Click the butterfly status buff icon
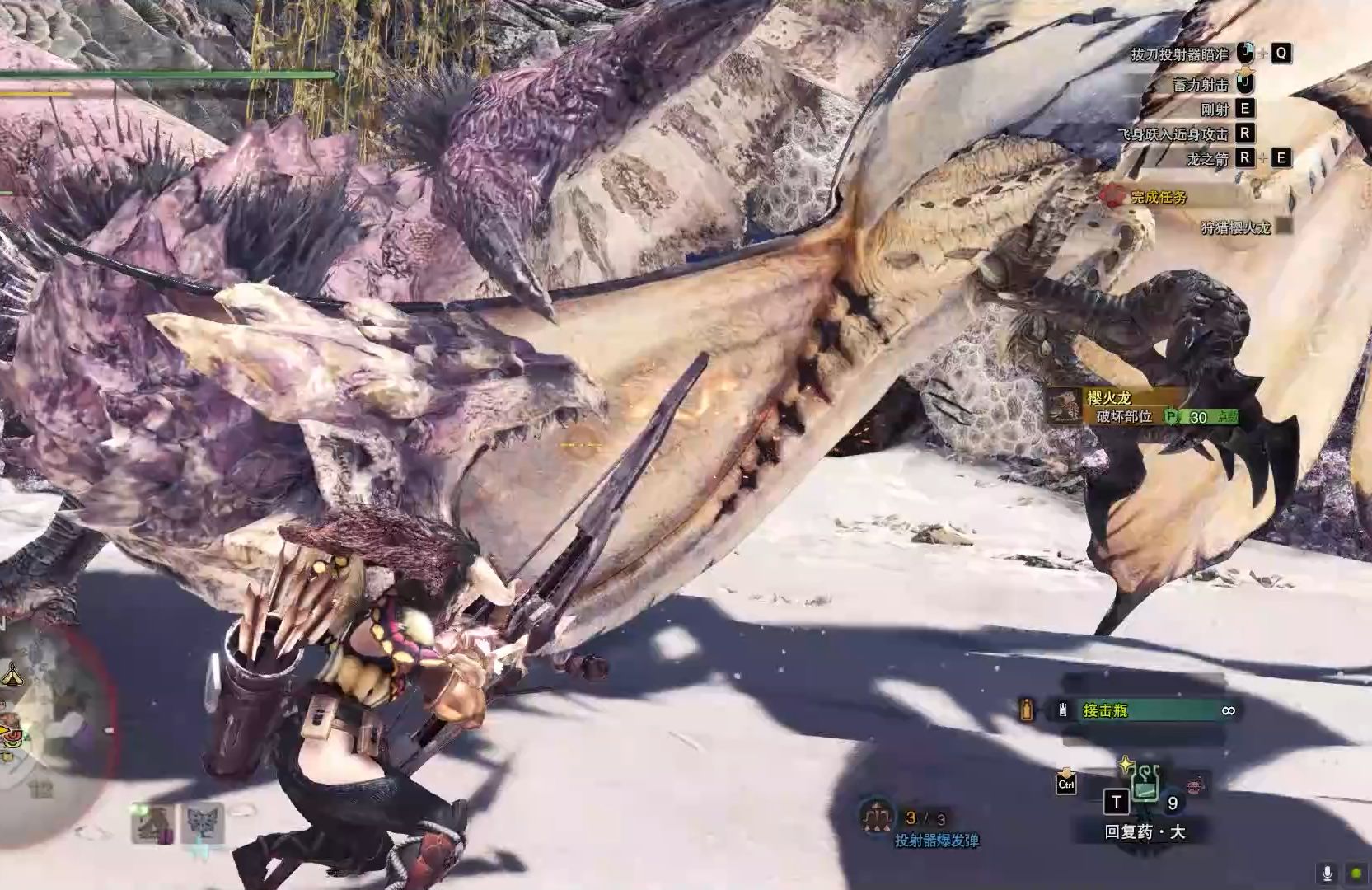Viewport: 1372px width, 890px height. point(203,823)
